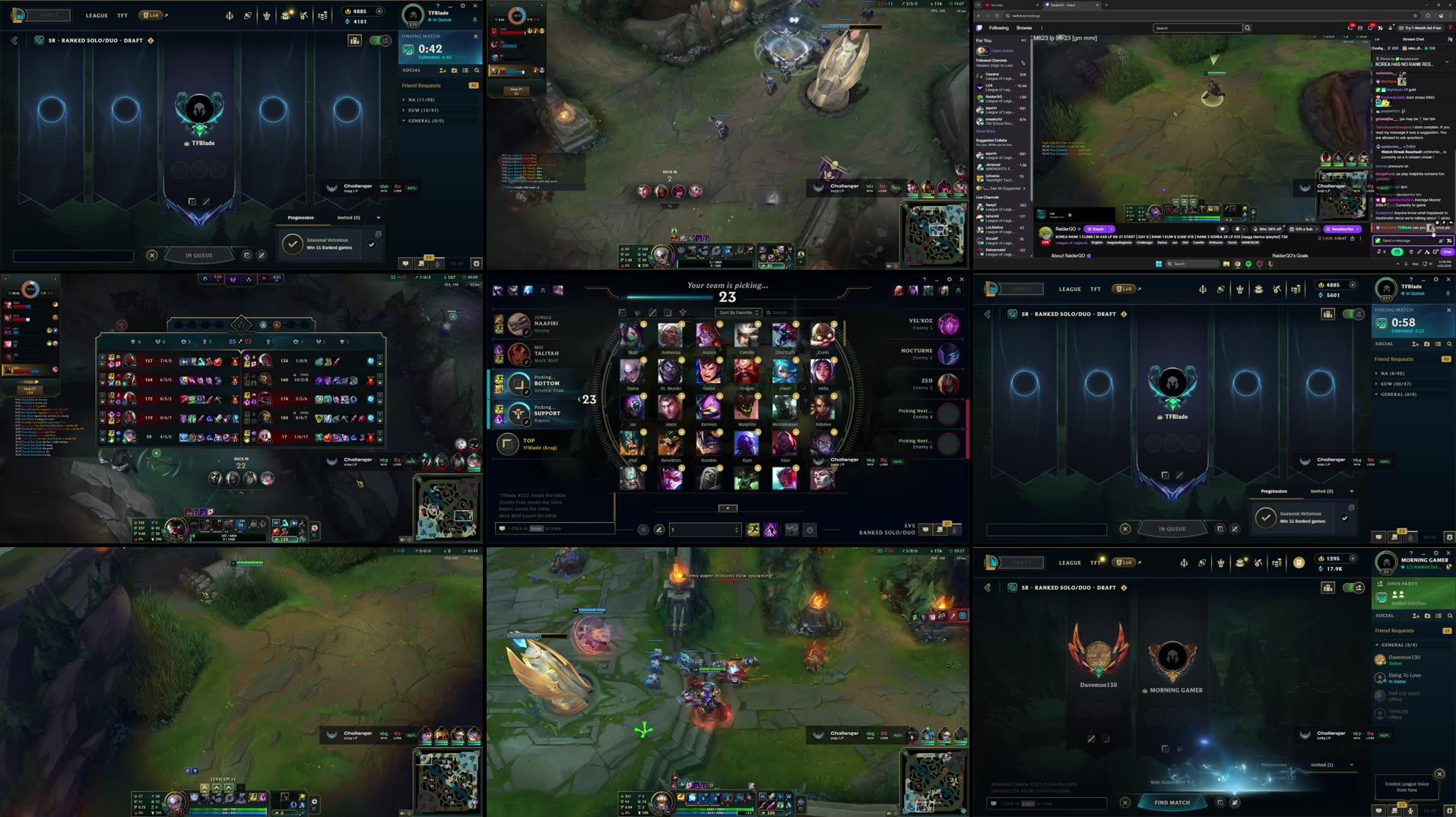This screenshot has width=1456, height=817.
Task: Open Your Shop bag icon in top bar
Action: coord(285,14)
